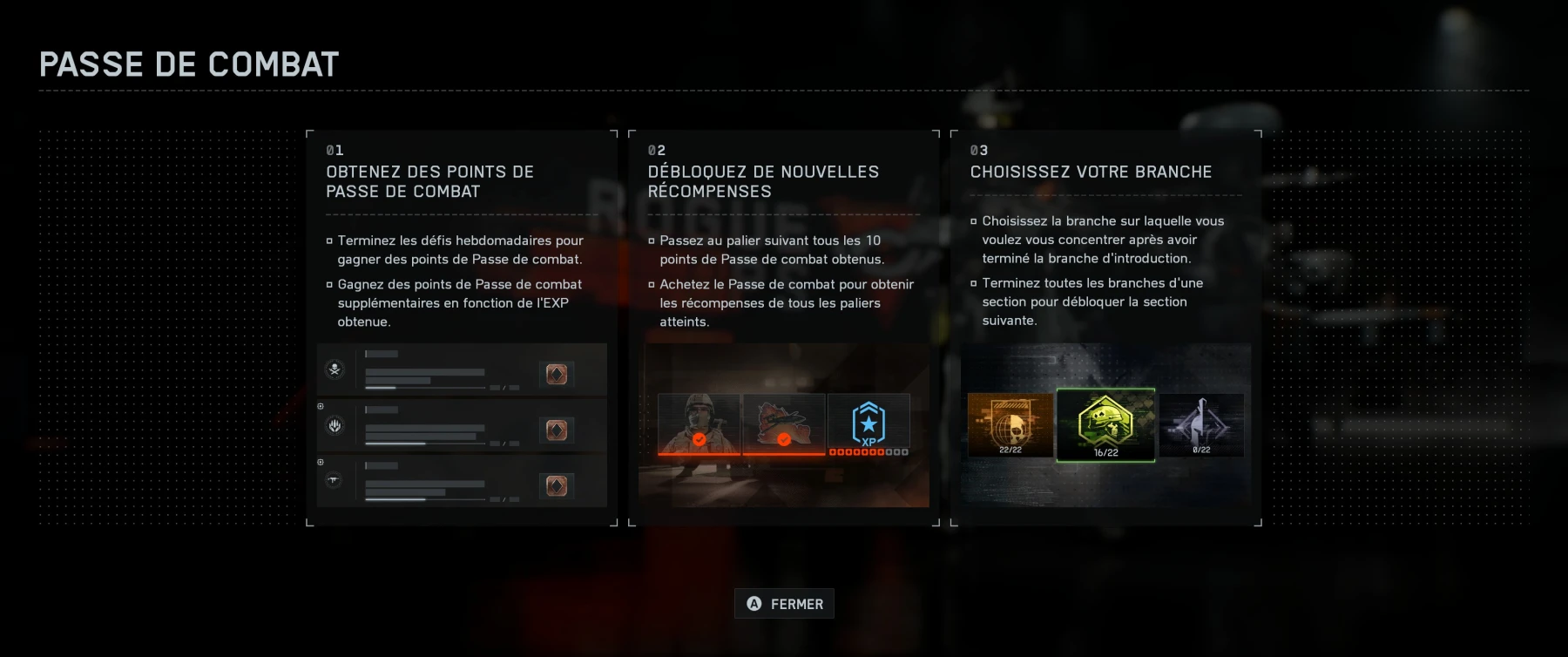
Task: Select the skull challenge category icon
Action: pos(335,369)
